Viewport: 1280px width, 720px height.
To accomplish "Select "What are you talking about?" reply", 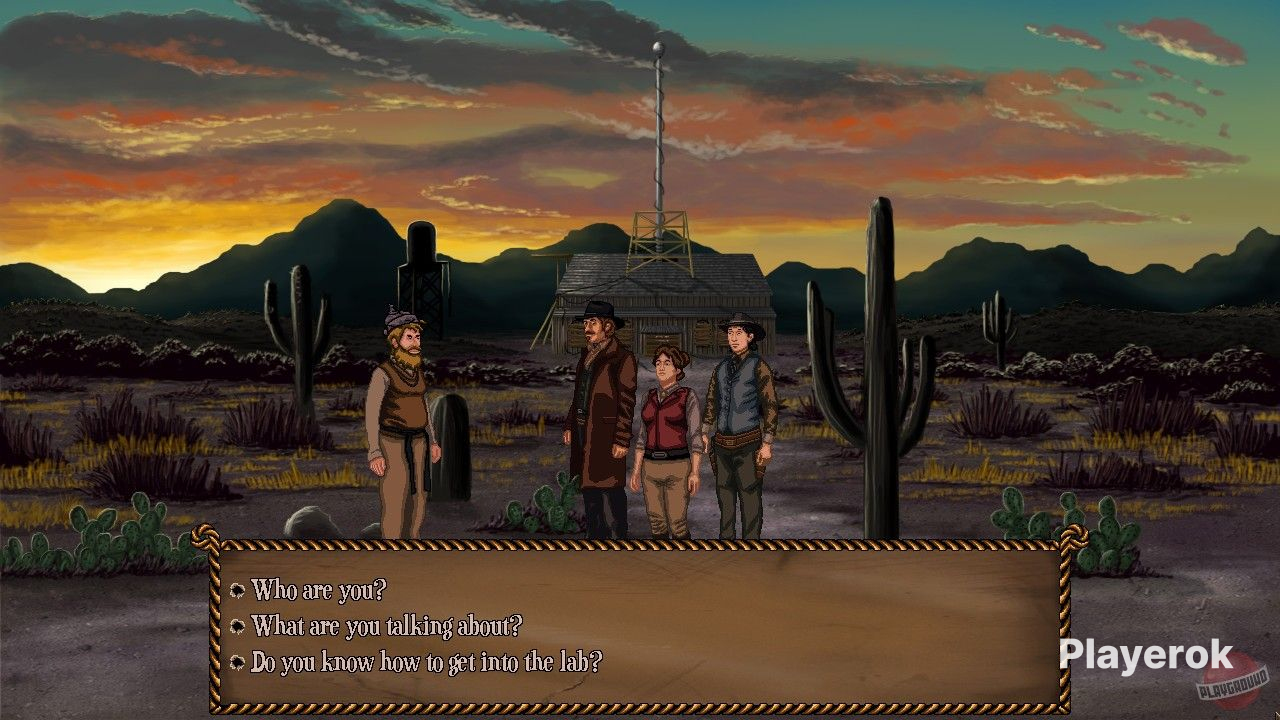I will [386, 626].
